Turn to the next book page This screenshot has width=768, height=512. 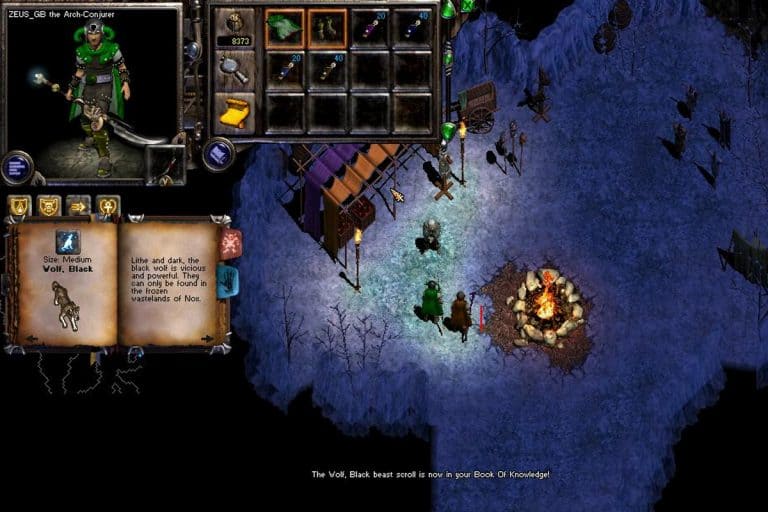[x=207, y=338]
